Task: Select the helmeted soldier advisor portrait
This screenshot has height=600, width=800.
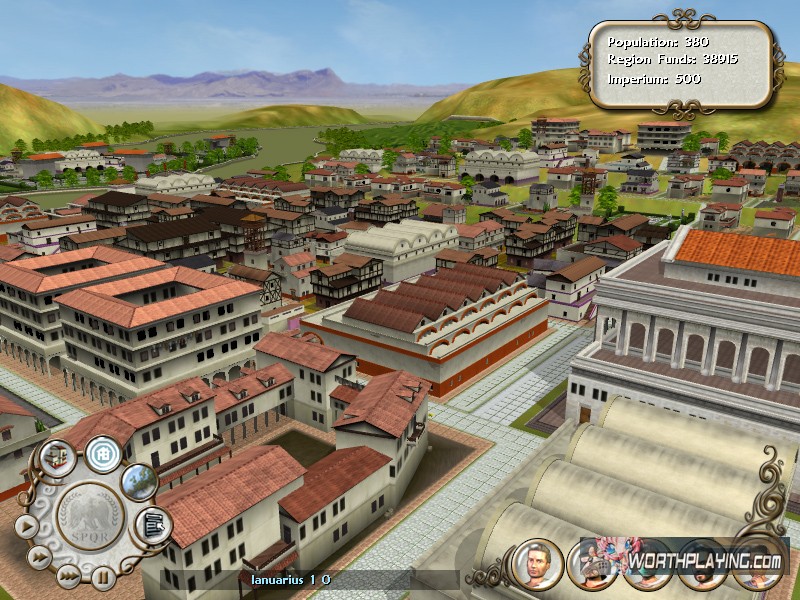Action: click(591, 563)
